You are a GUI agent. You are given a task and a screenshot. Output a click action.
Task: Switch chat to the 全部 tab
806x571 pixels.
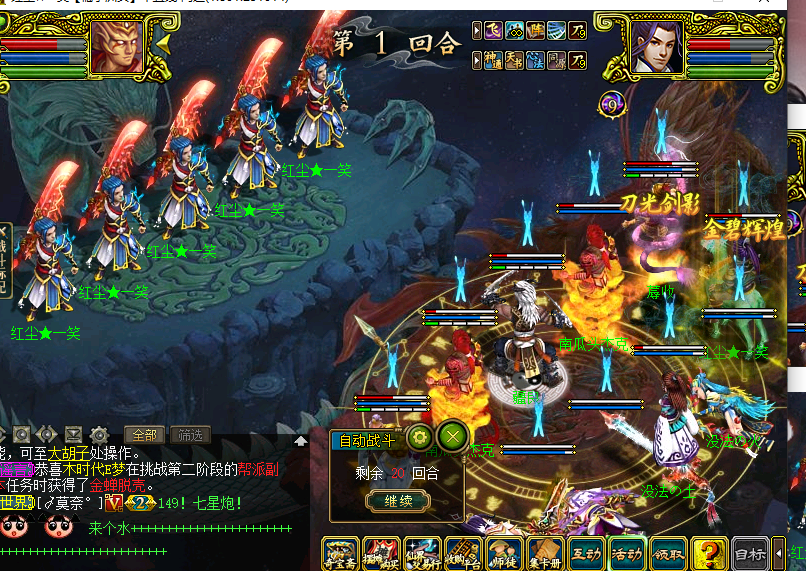tap(142, 435)
